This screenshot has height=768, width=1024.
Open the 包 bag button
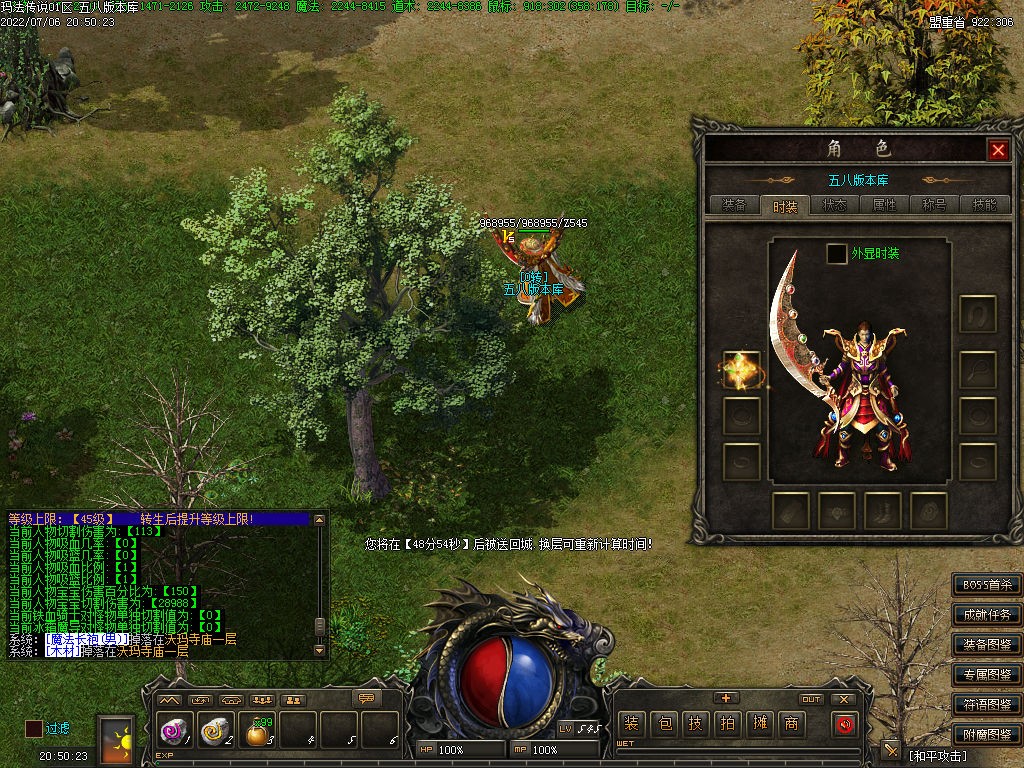click(663, 724)
